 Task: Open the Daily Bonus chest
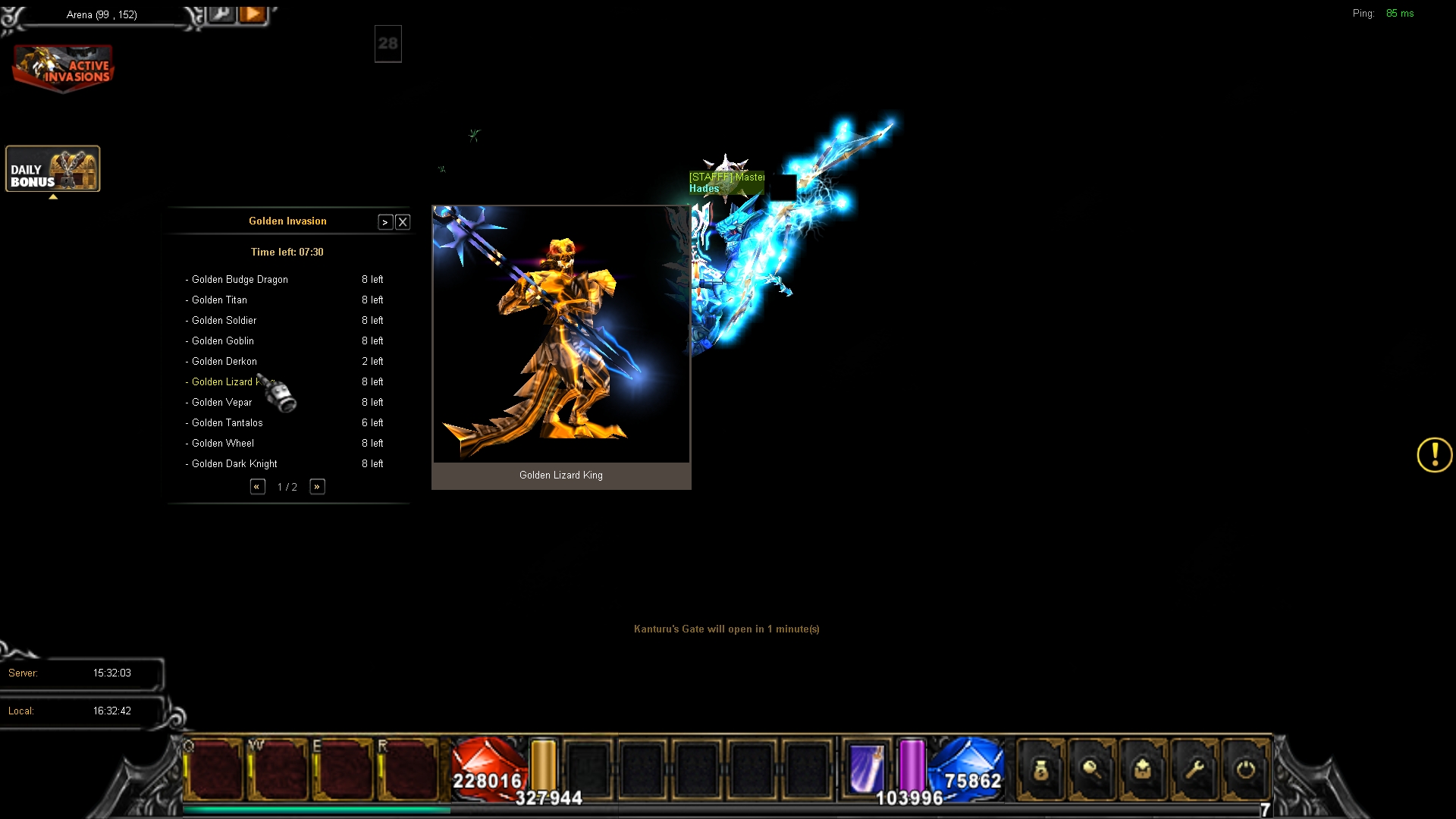pos(53,169)
